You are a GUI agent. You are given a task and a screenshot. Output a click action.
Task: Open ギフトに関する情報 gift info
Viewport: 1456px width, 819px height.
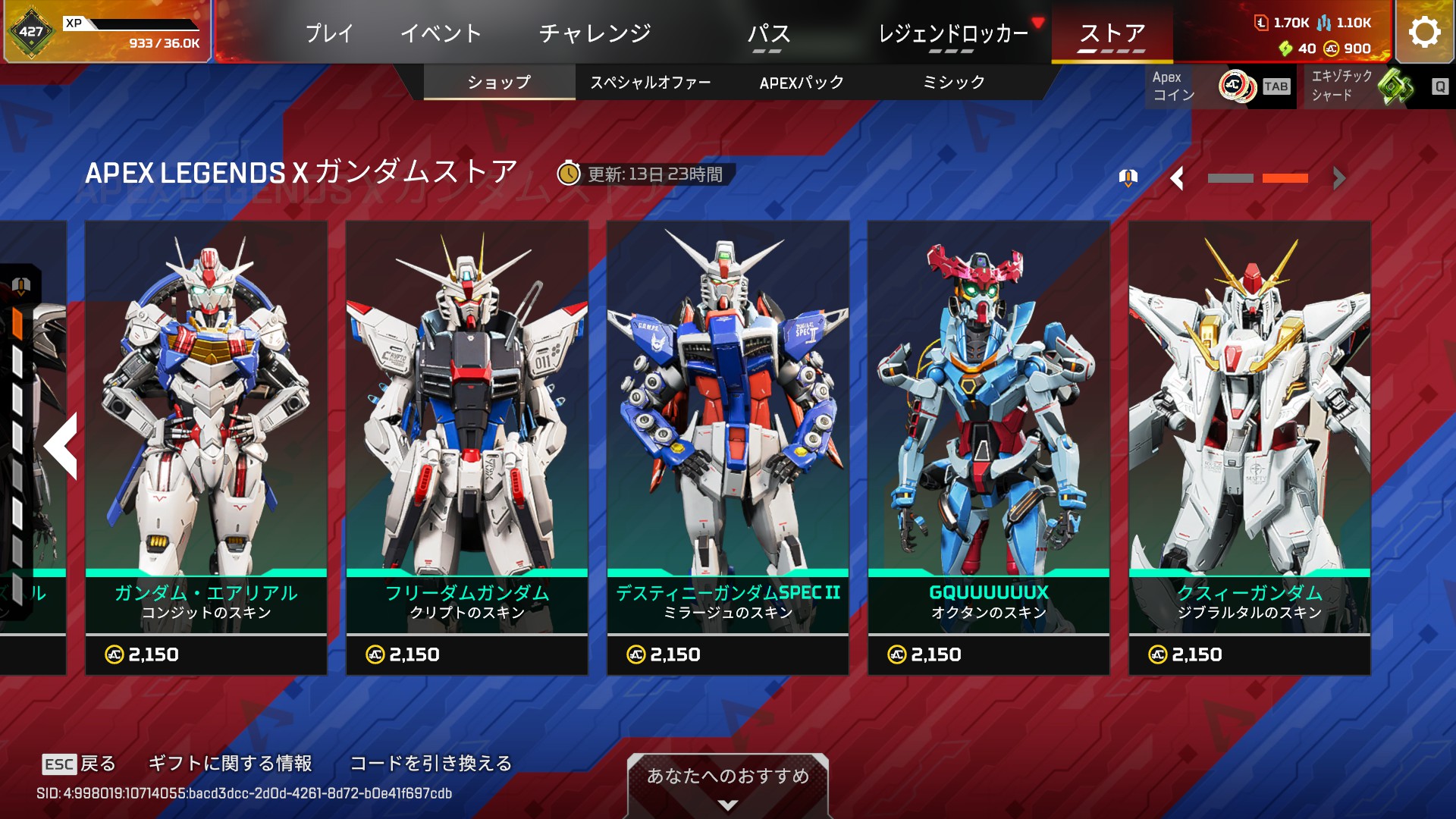tap(230, 763)
